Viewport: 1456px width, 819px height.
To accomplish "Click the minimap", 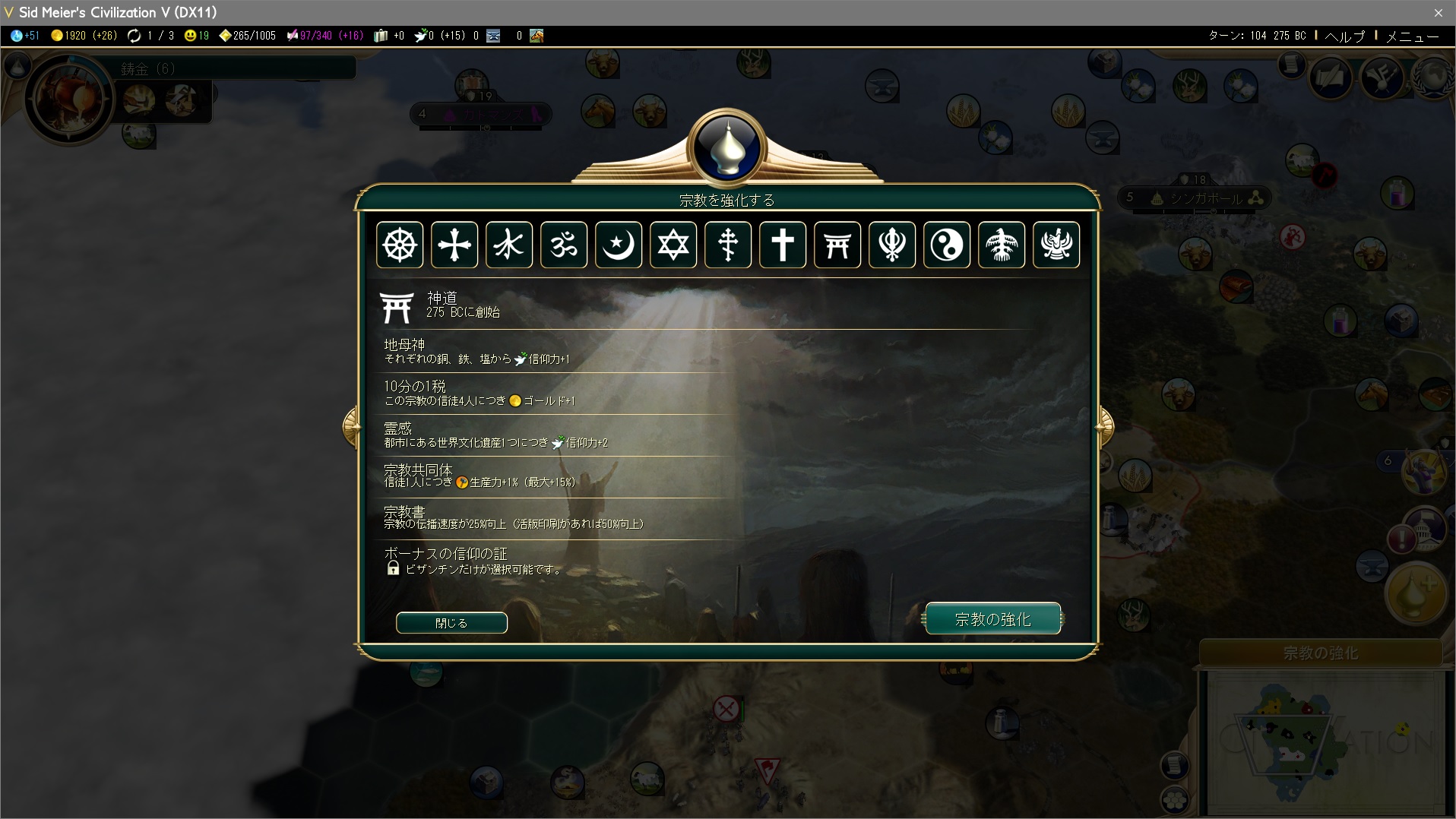I will pos(1322,741).
